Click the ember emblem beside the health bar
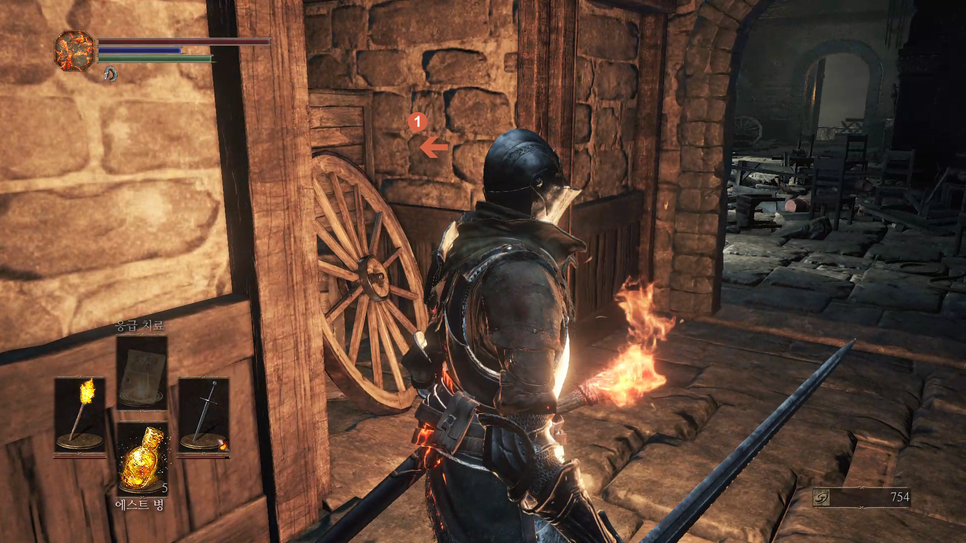966x543 pixels. click(74, 50)
